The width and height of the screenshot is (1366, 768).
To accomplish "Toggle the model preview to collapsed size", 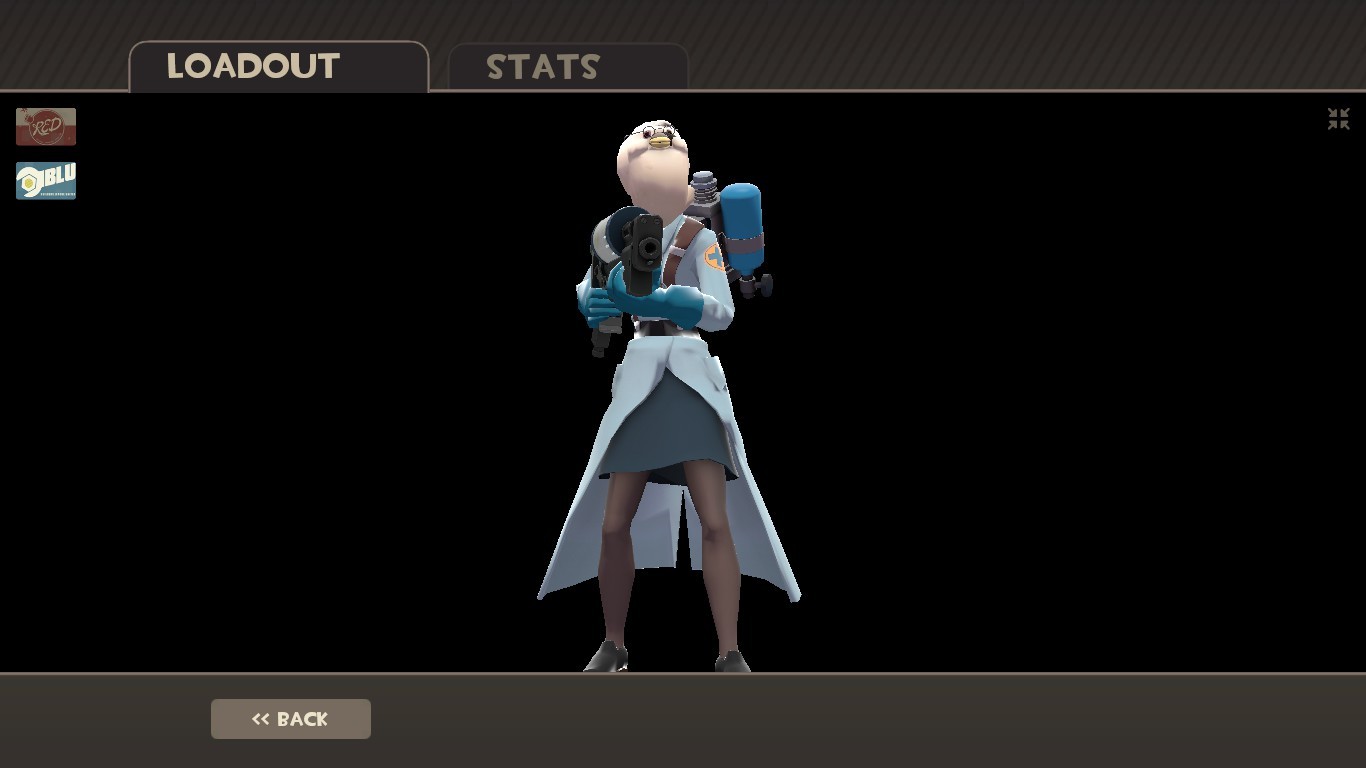I will point(1337,119).
